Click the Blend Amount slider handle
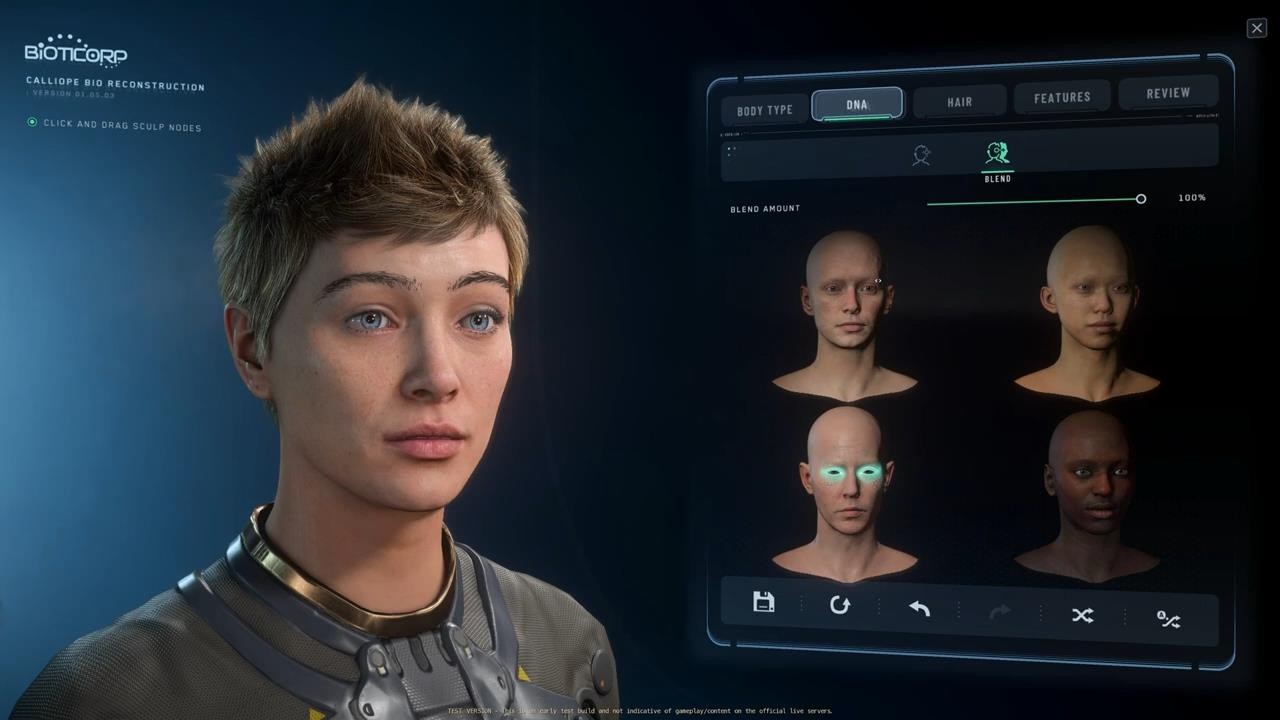This screenshot has height=720, width=1280. (x=1141, y=199)
